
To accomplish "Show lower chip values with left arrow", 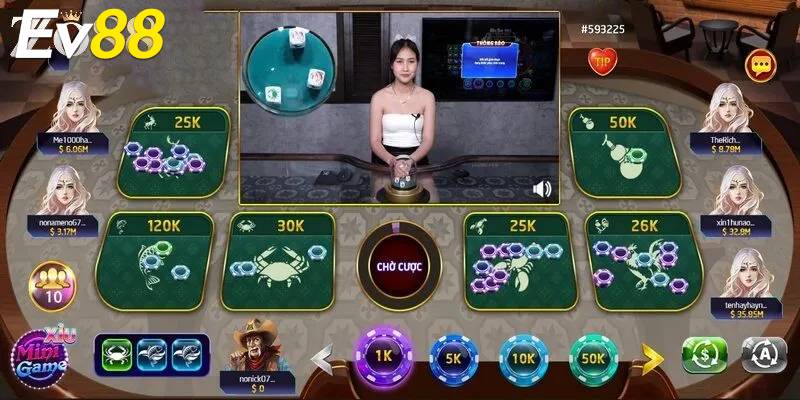I will 322,356.
